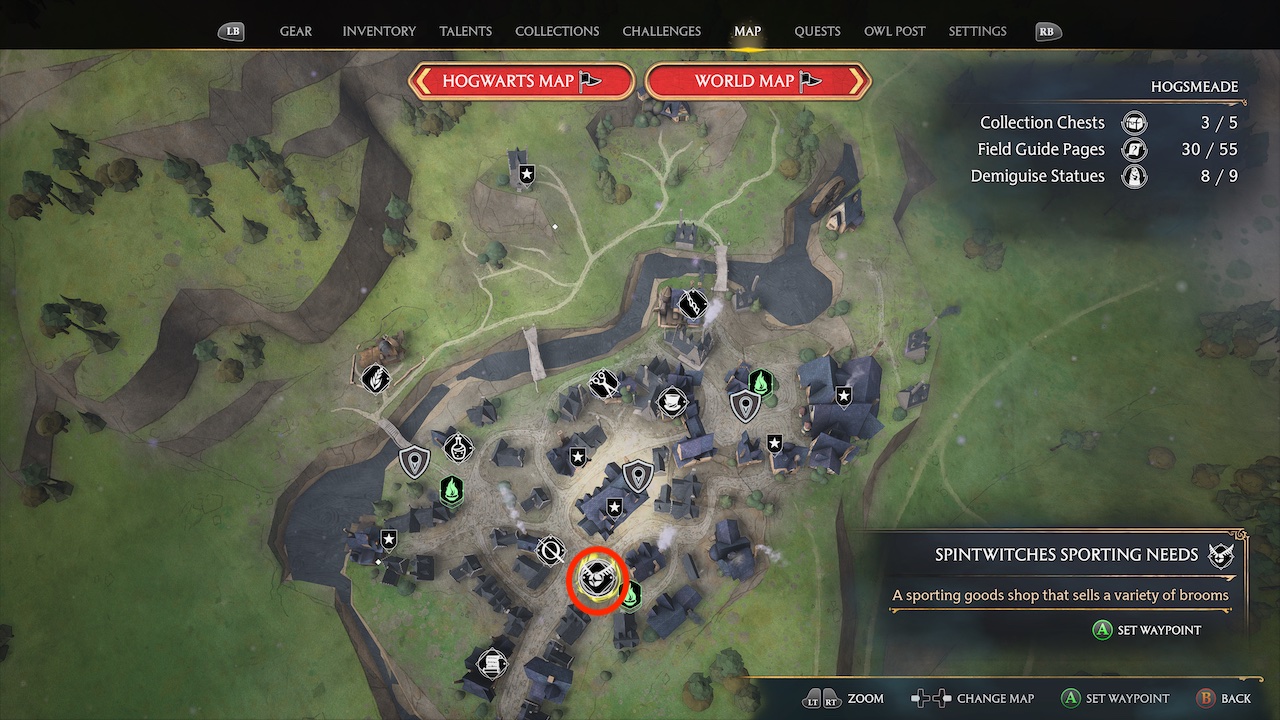
Task: Open the top hat shop icon for Gladrags Wizardwear
Action: [672, 401]
